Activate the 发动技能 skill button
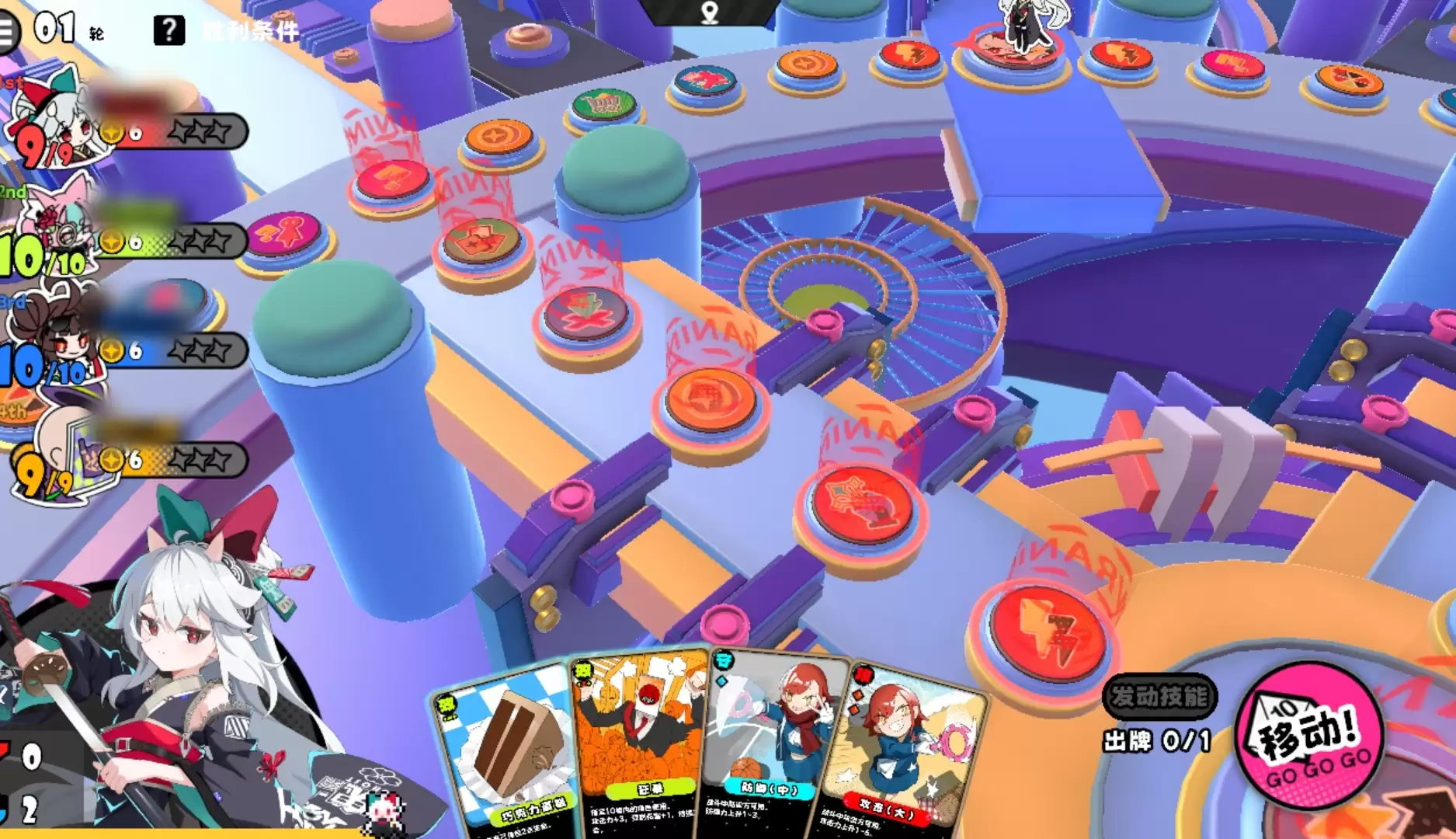The width and height of the screenshot is (1456, 839). point(1159,696)
